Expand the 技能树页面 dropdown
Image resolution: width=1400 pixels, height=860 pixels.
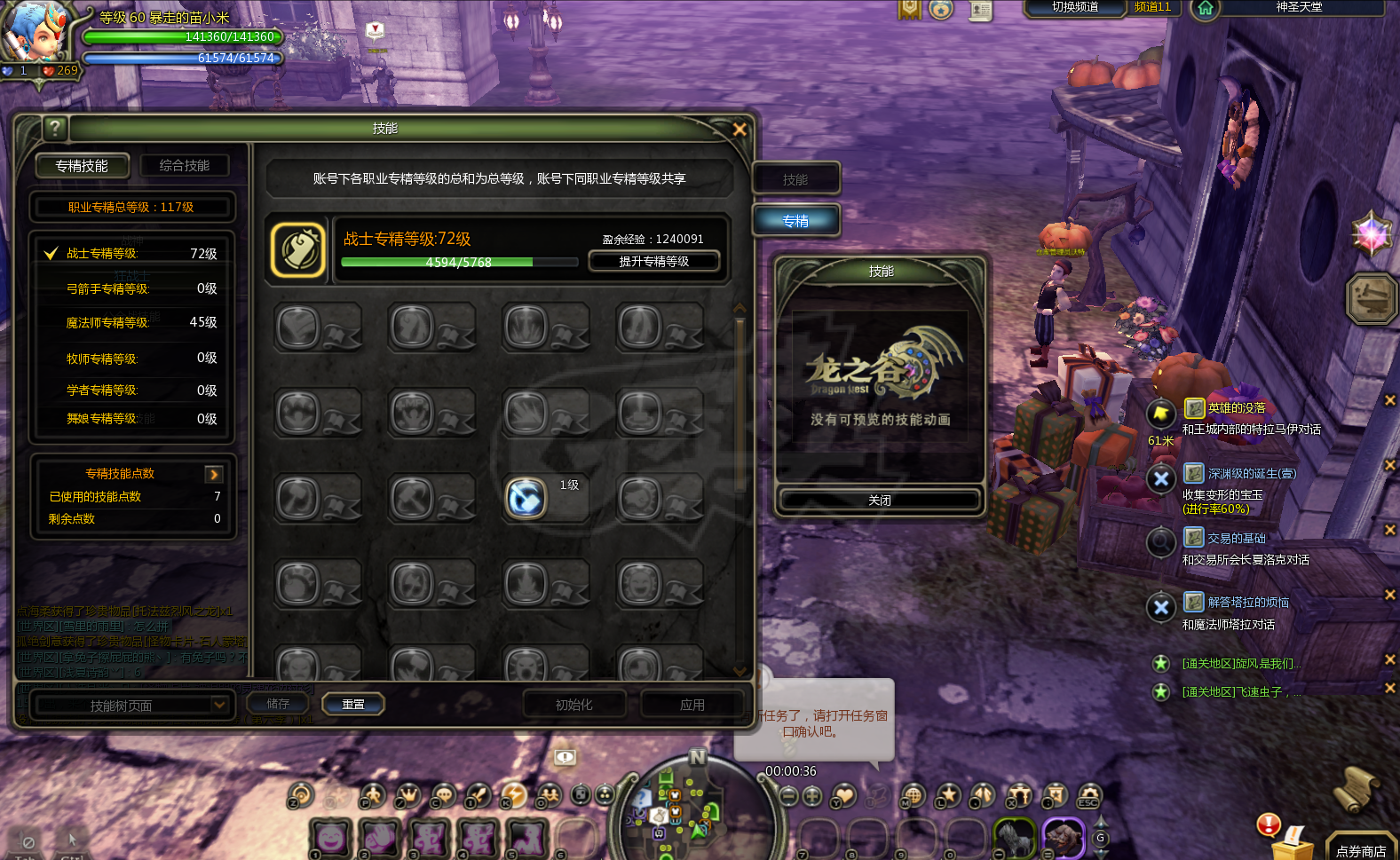click(x=219, y=705)
